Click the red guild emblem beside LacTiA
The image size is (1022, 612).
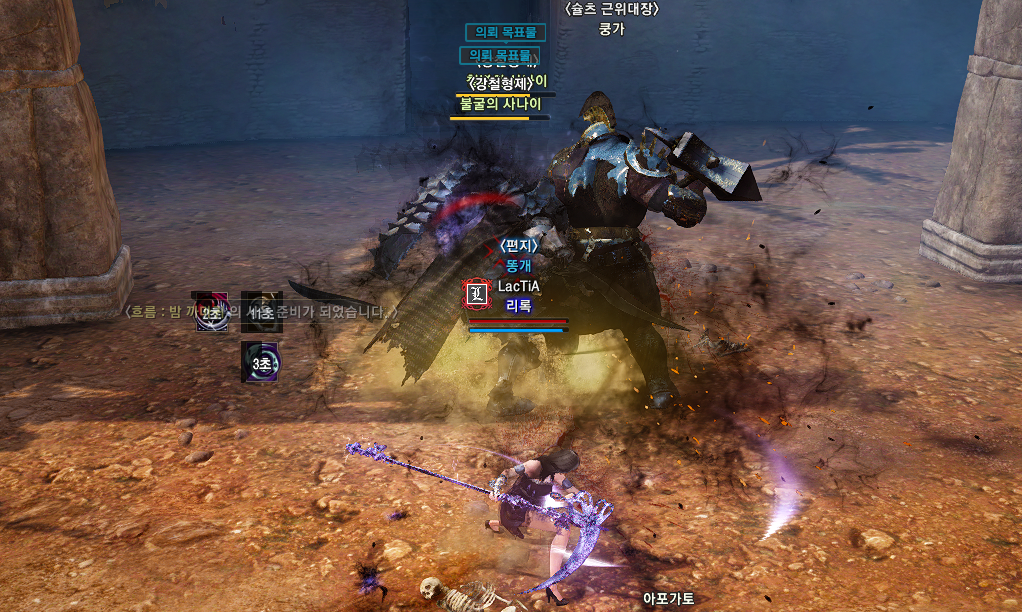[x=477, y=292]
